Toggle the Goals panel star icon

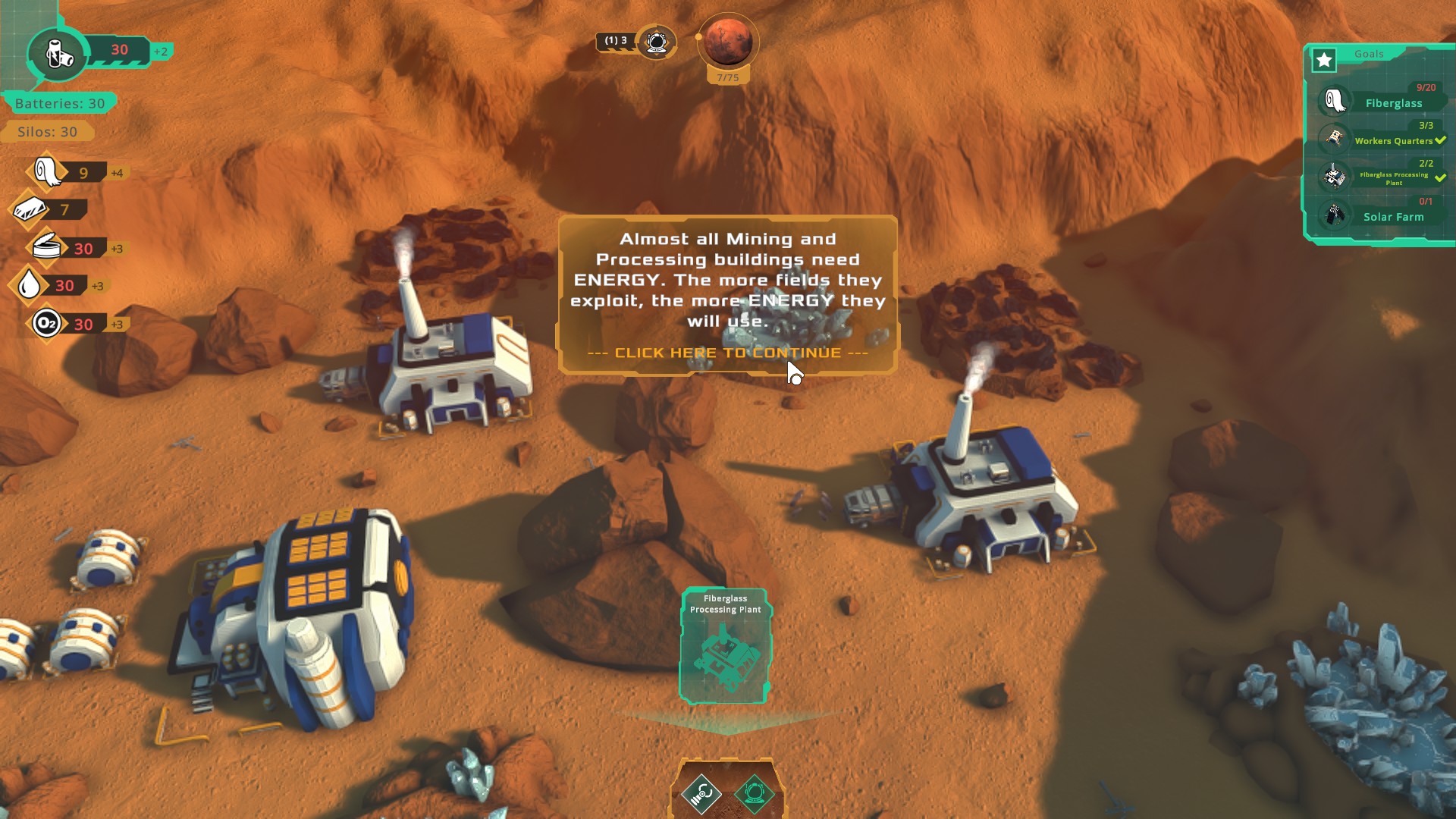click(x=1324, y=60)
